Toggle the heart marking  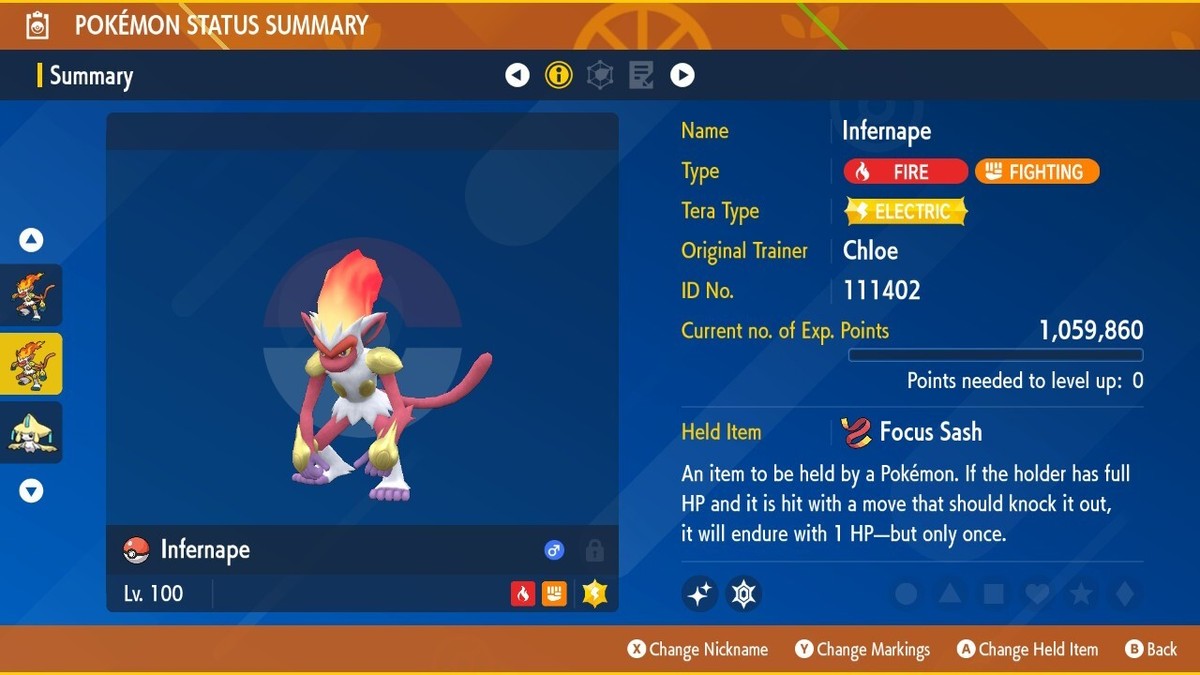coord(1037,594)
